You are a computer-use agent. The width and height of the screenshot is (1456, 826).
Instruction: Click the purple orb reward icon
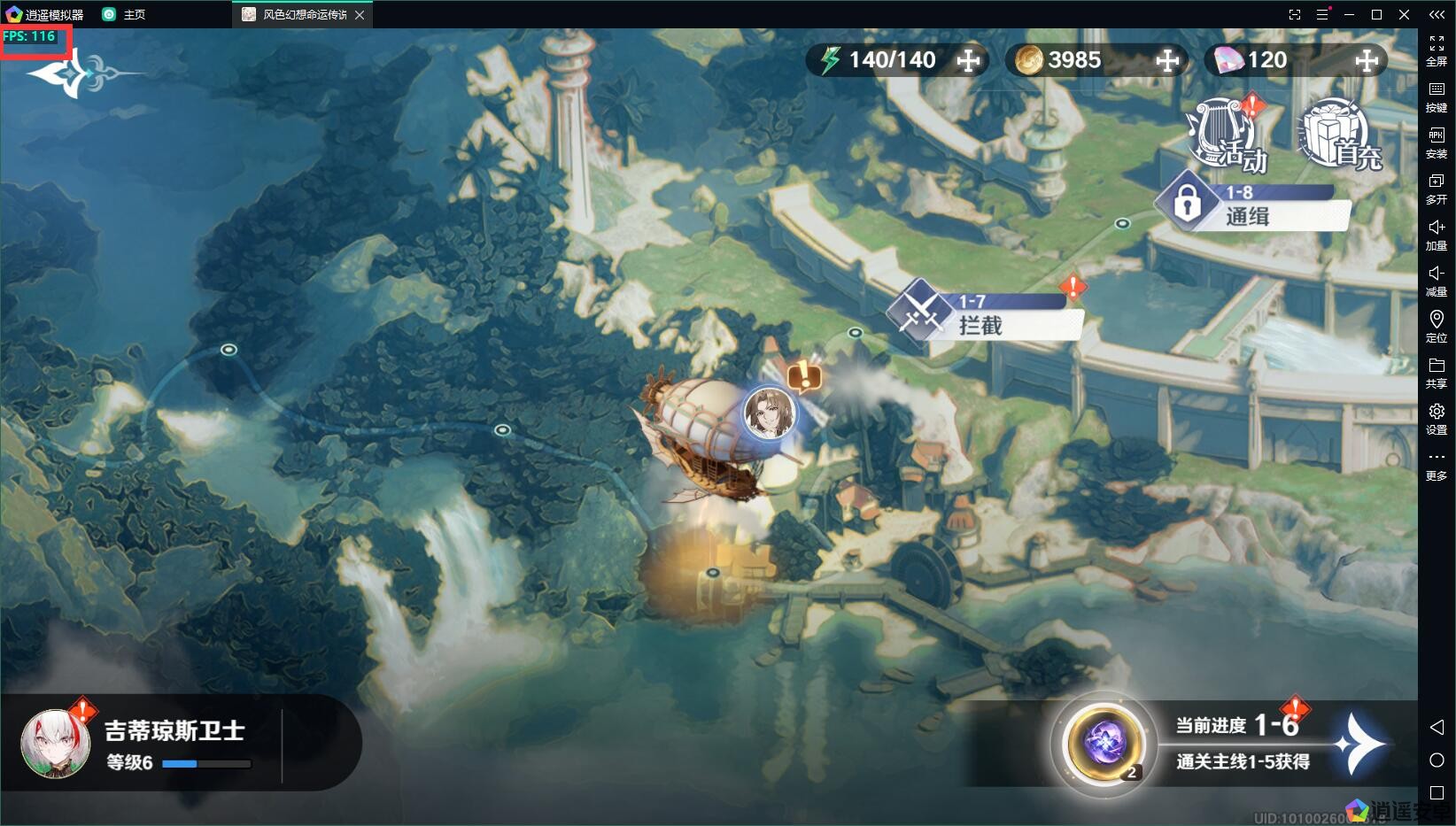coord(1103,742)
